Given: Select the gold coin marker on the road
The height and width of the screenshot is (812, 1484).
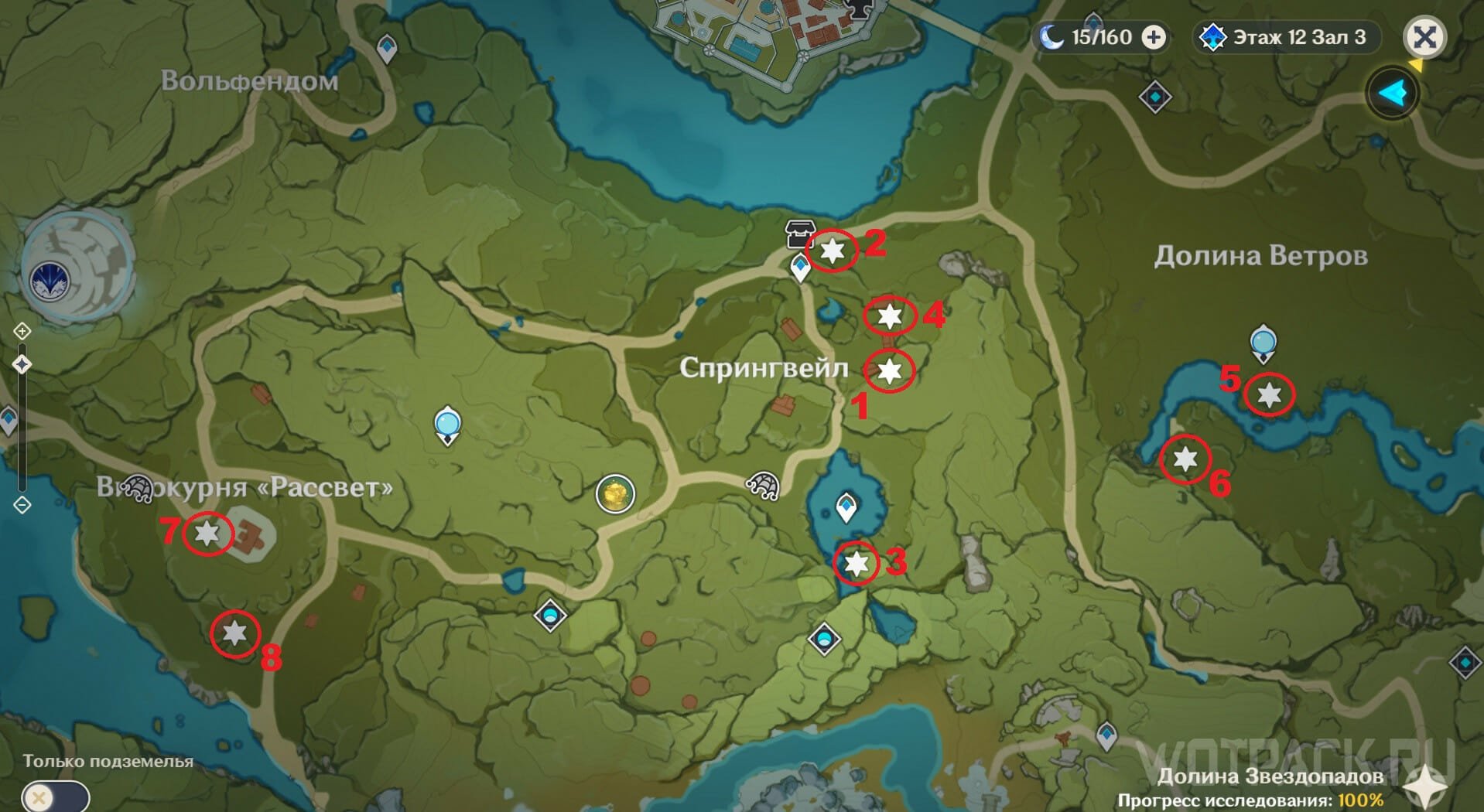Looking at the screenshot, I should click(615, 493).
